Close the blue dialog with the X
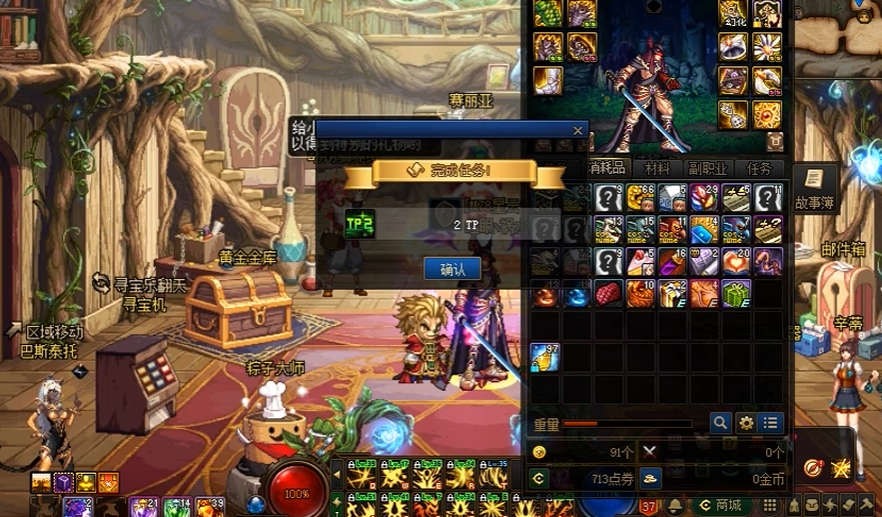882x517 pixels. point(577,130)
